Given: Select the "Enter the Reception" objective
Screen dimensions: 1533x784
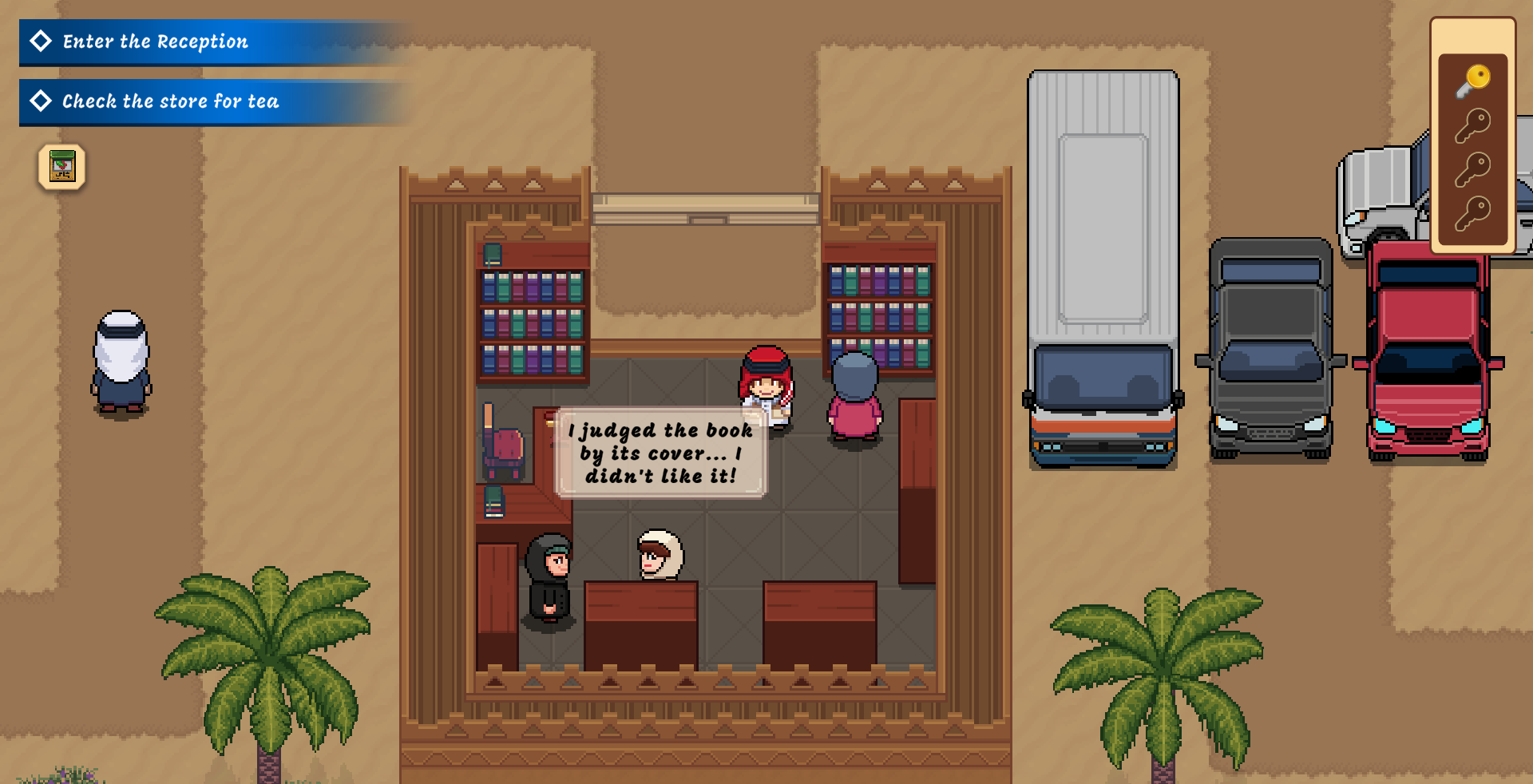Looking at the screenshot, I should [156, 42].
